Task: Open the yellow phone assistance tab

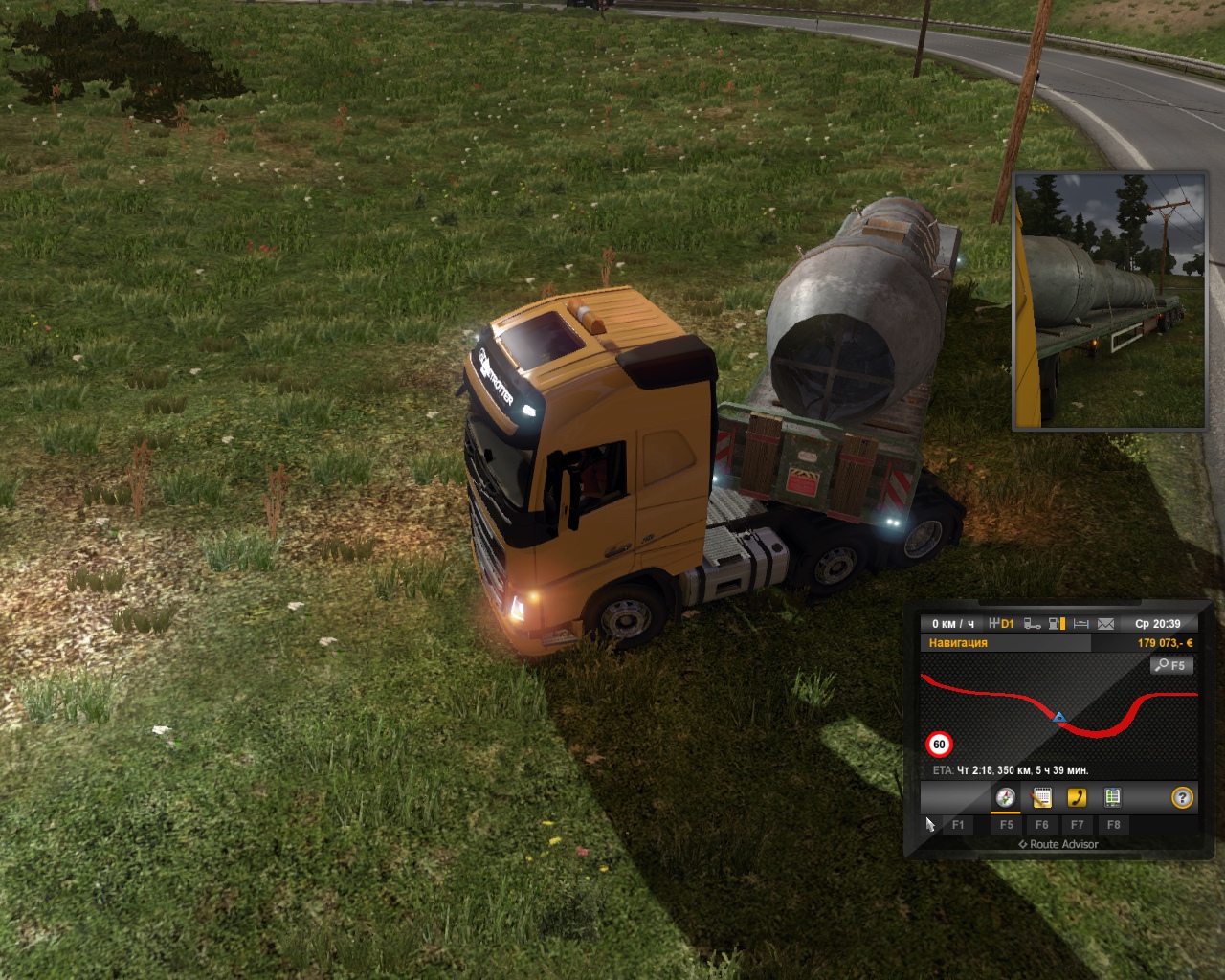Action: point(1077,797)
